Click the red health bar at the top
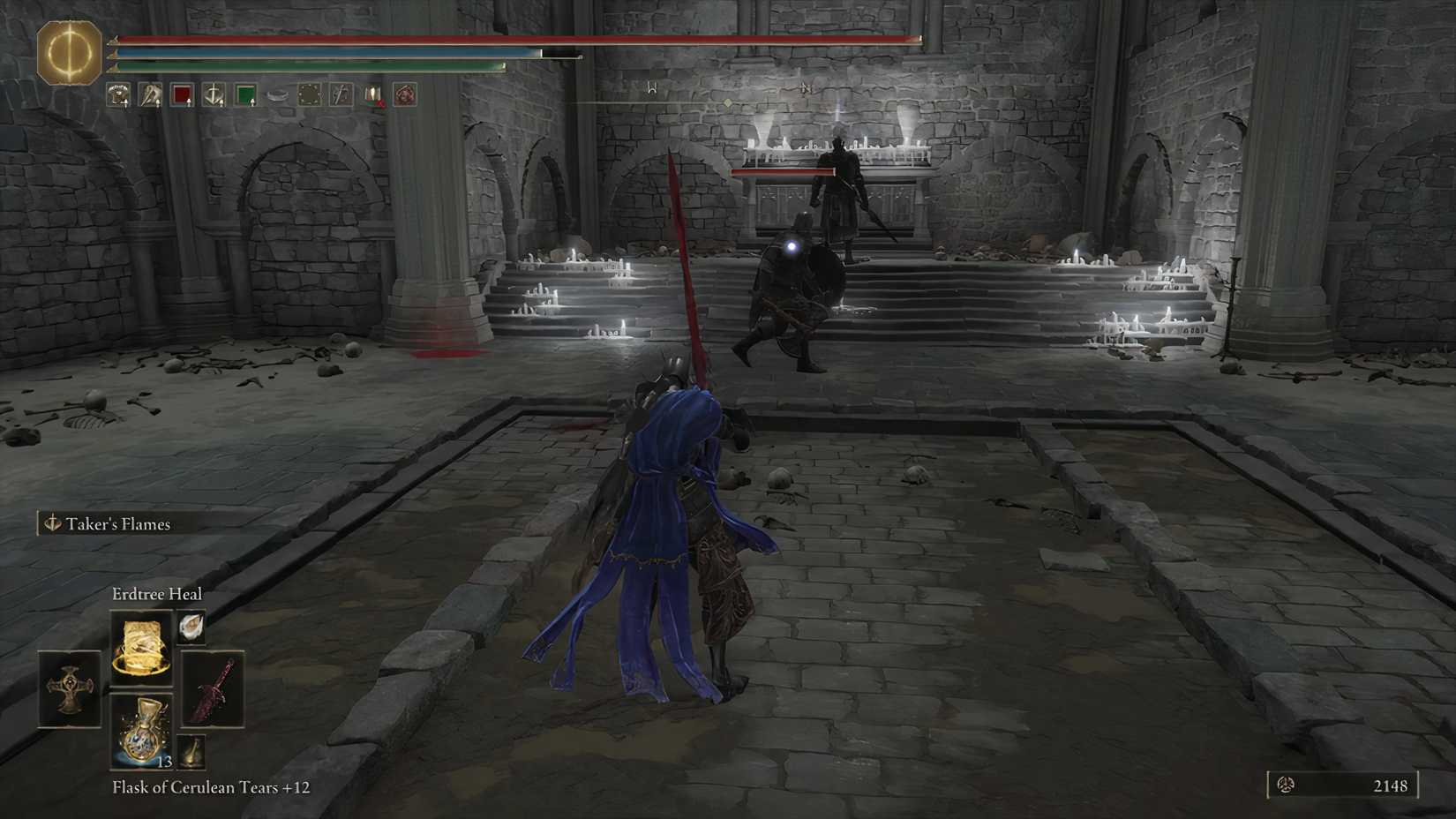The width and height of the screenshot is (1456, 819). coord(512,40)
